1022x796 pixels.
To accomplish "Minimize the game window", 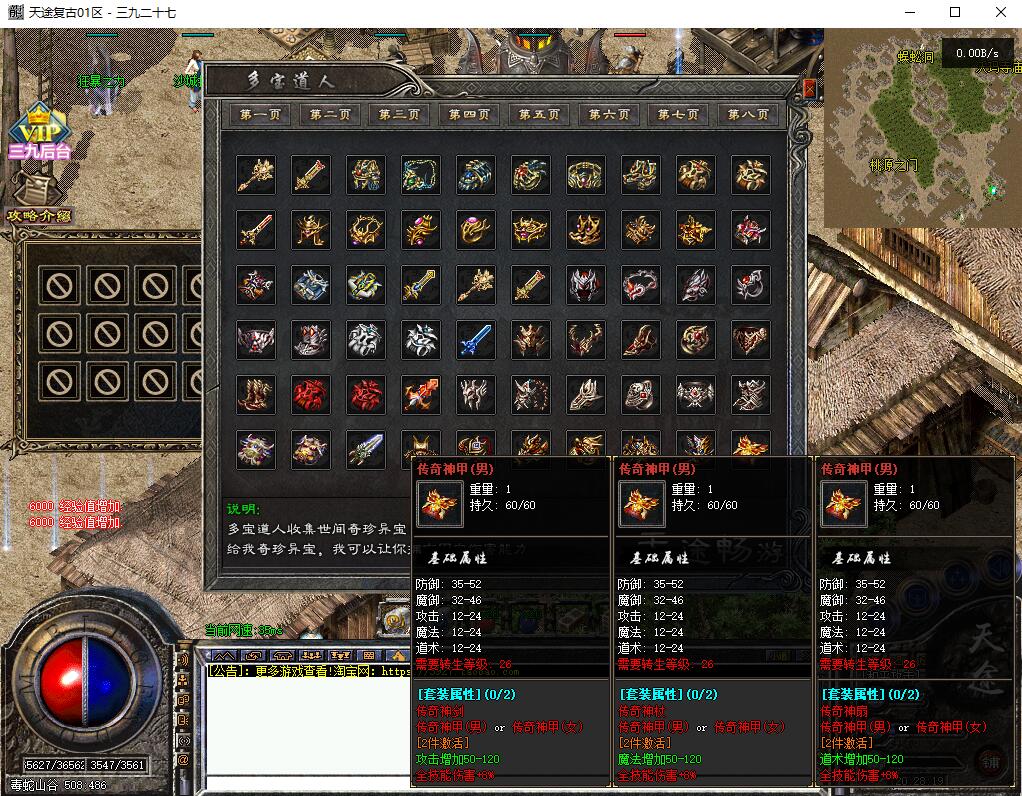I will (x=909, y=13).
